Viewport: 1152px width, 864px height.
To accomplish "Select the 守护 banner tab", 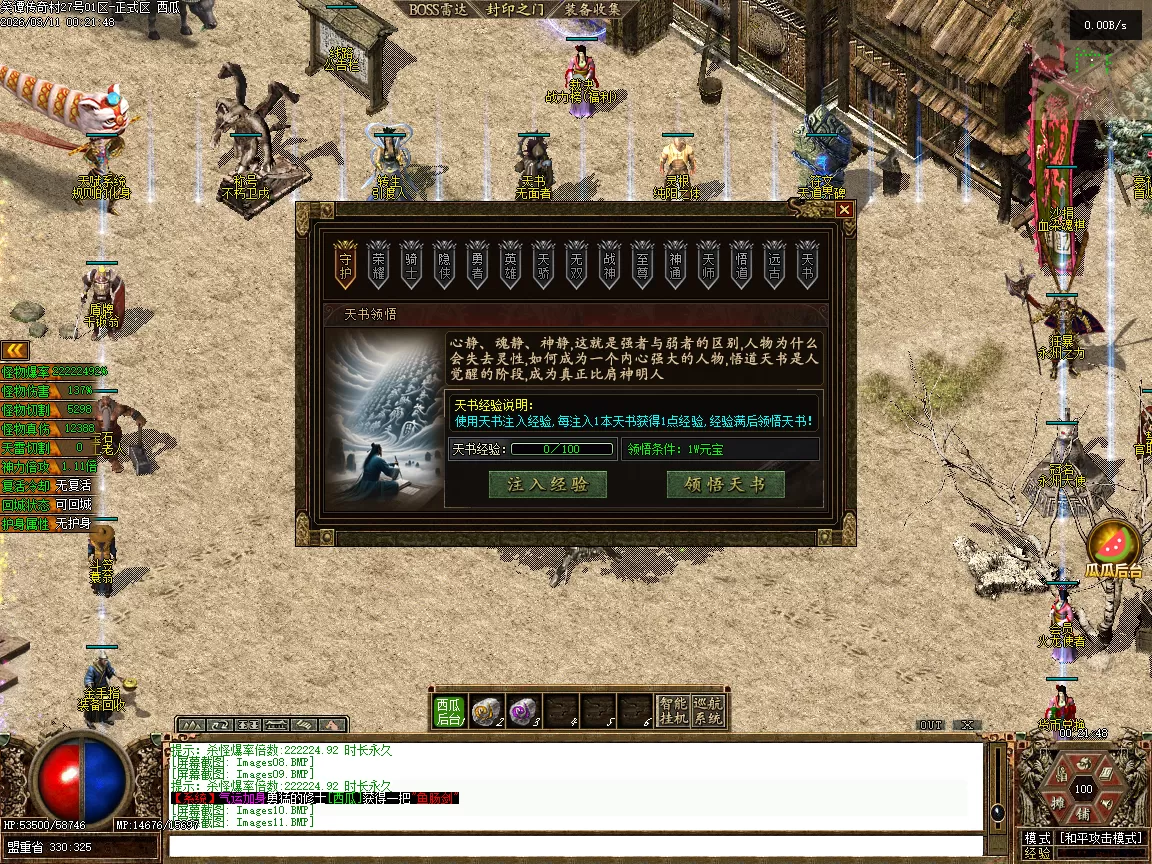I will pos(346,264).
